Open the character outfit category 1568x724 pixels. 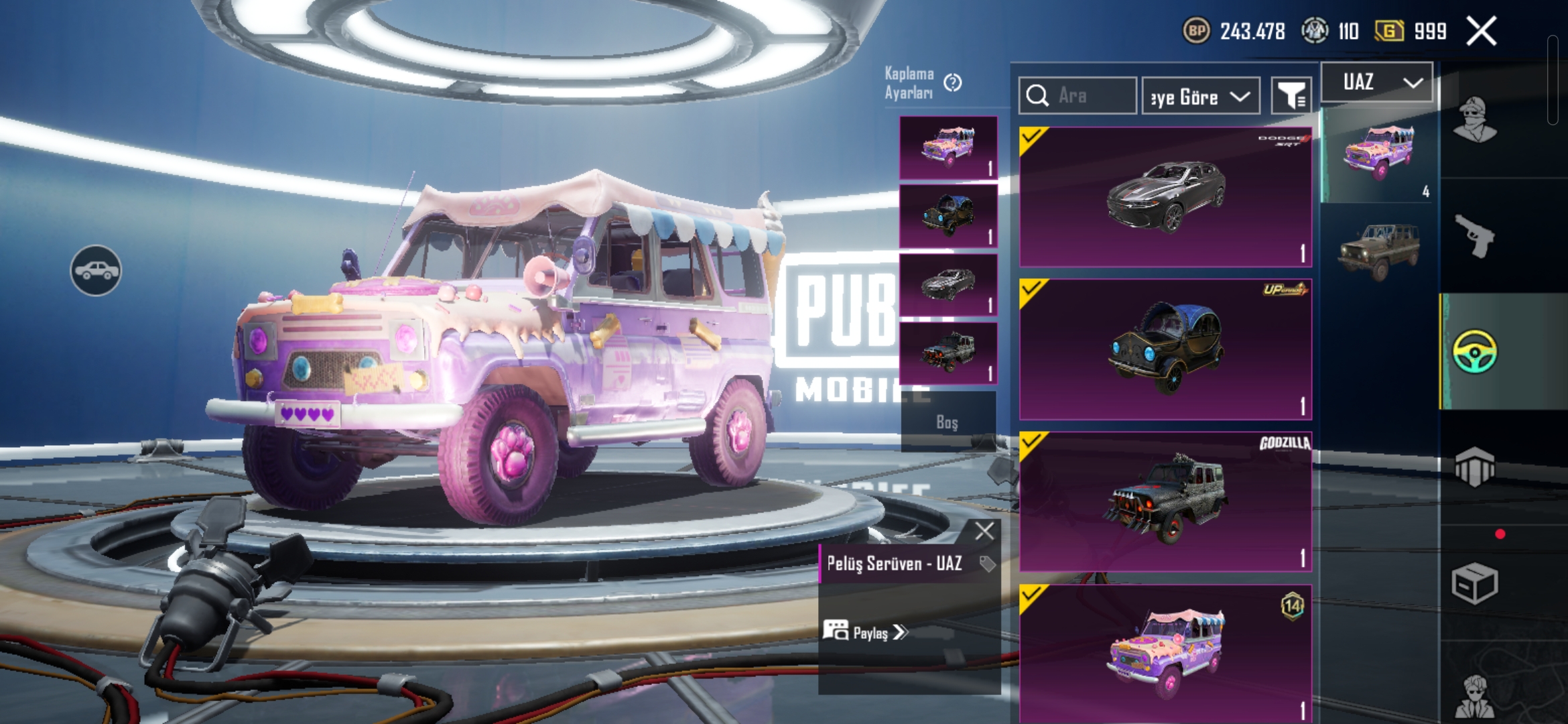coord(1474,121)
